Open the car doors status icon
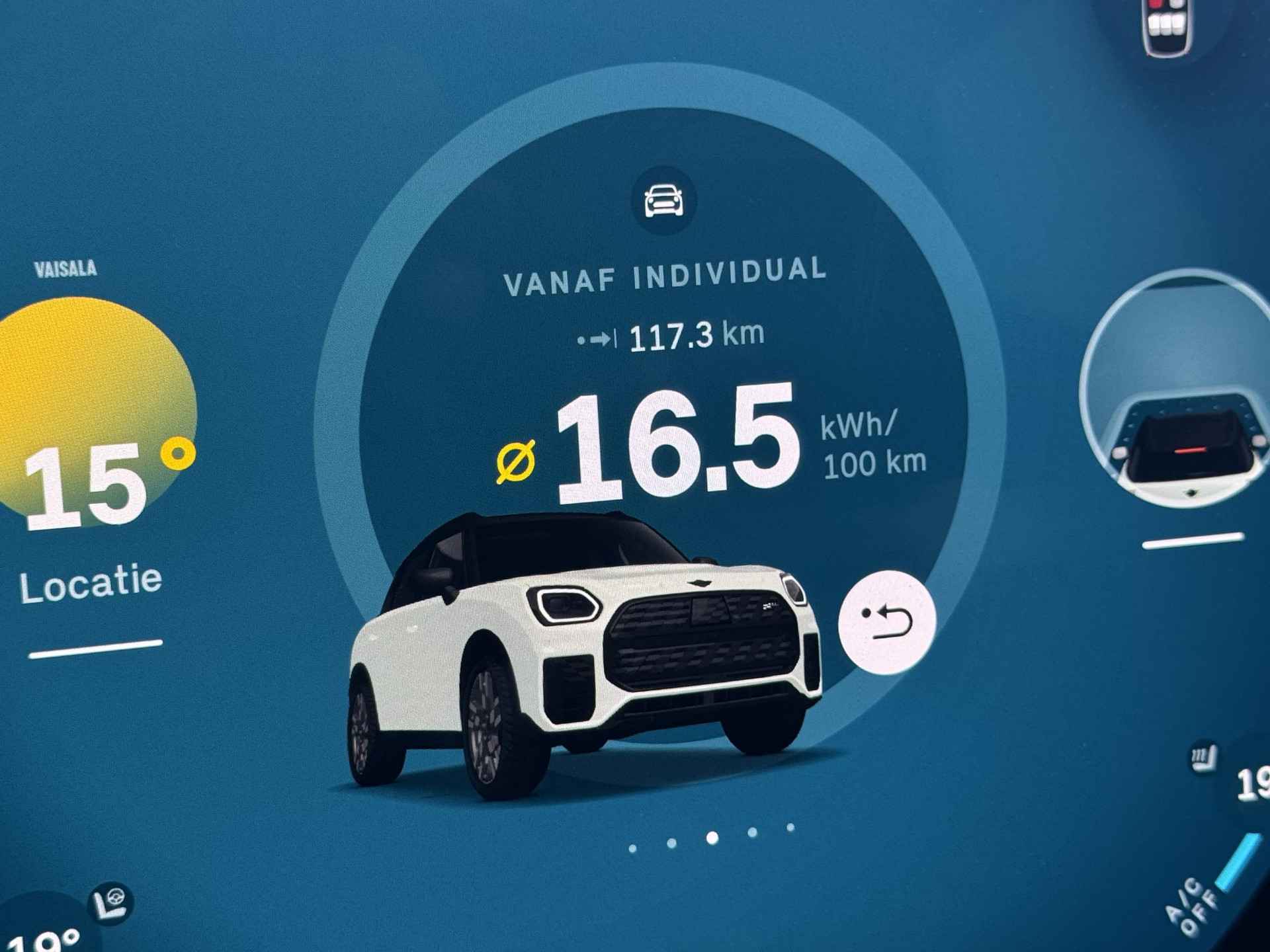 pyautogui.click(x=1167, y=26)
